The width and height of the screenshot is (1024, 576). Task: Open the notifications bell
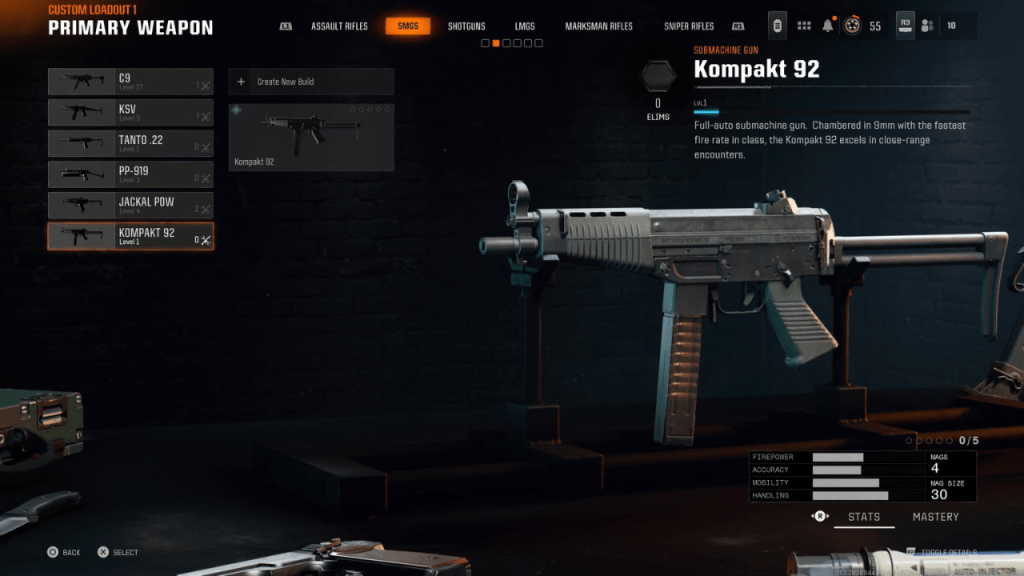coord(828,26)
